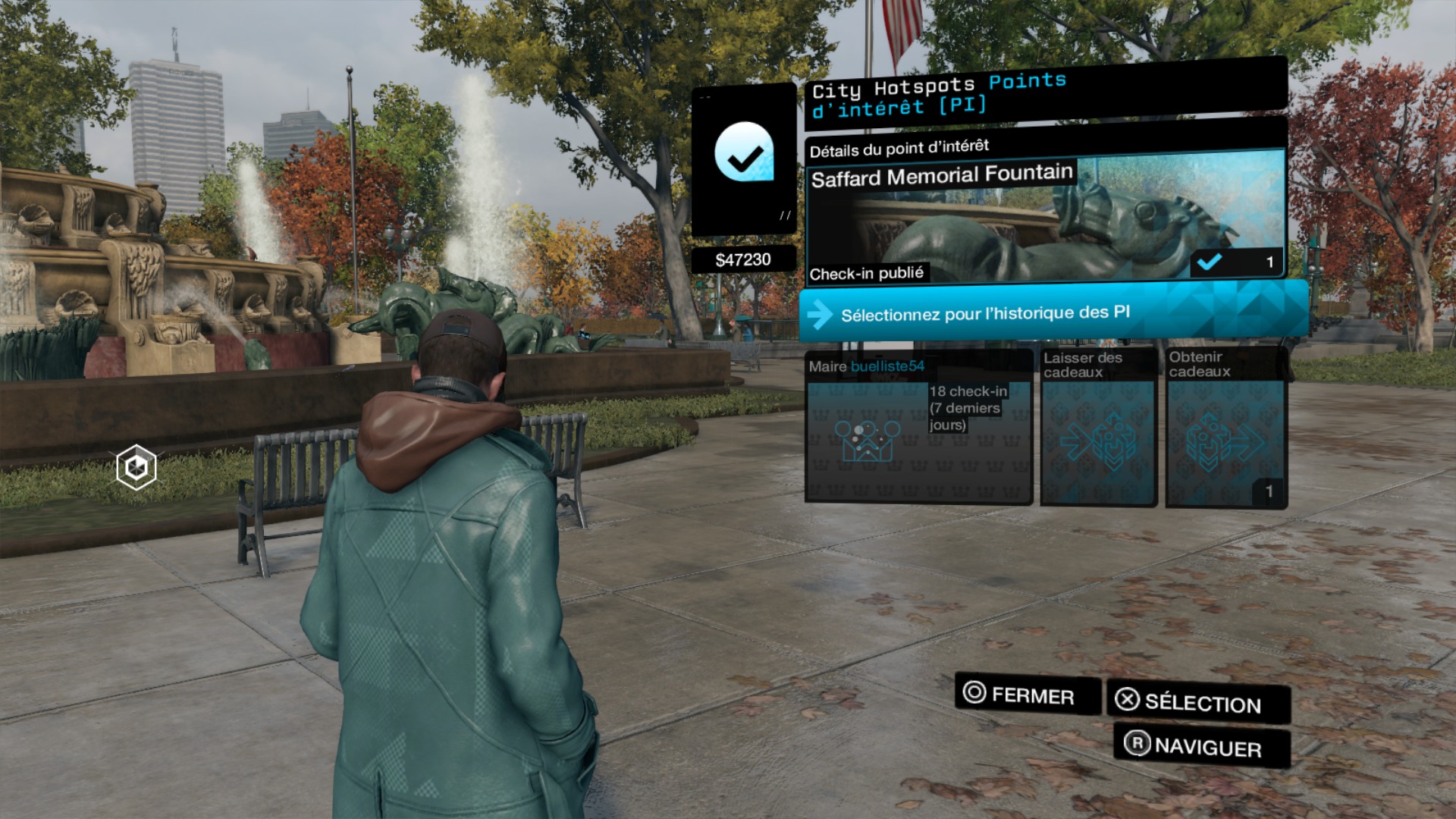Open the Maire buelliste54 mayor panel

(918, 428)
